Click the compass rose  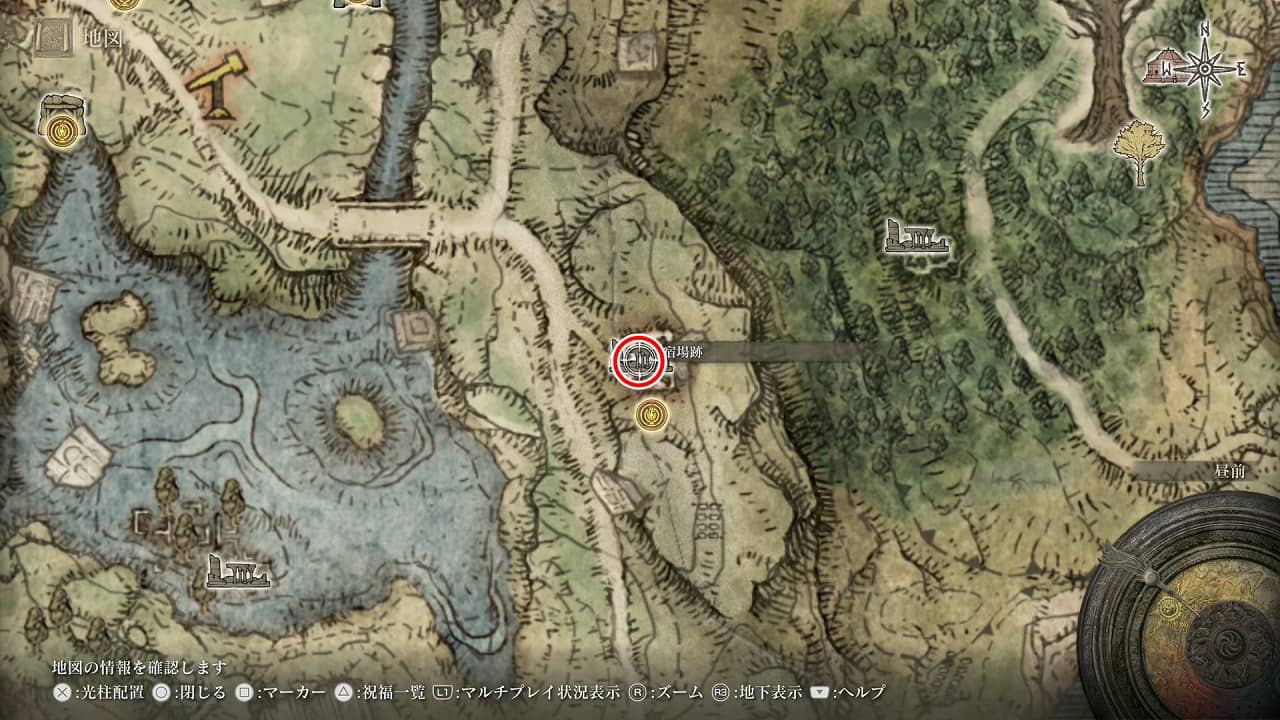pos(1211,70)
